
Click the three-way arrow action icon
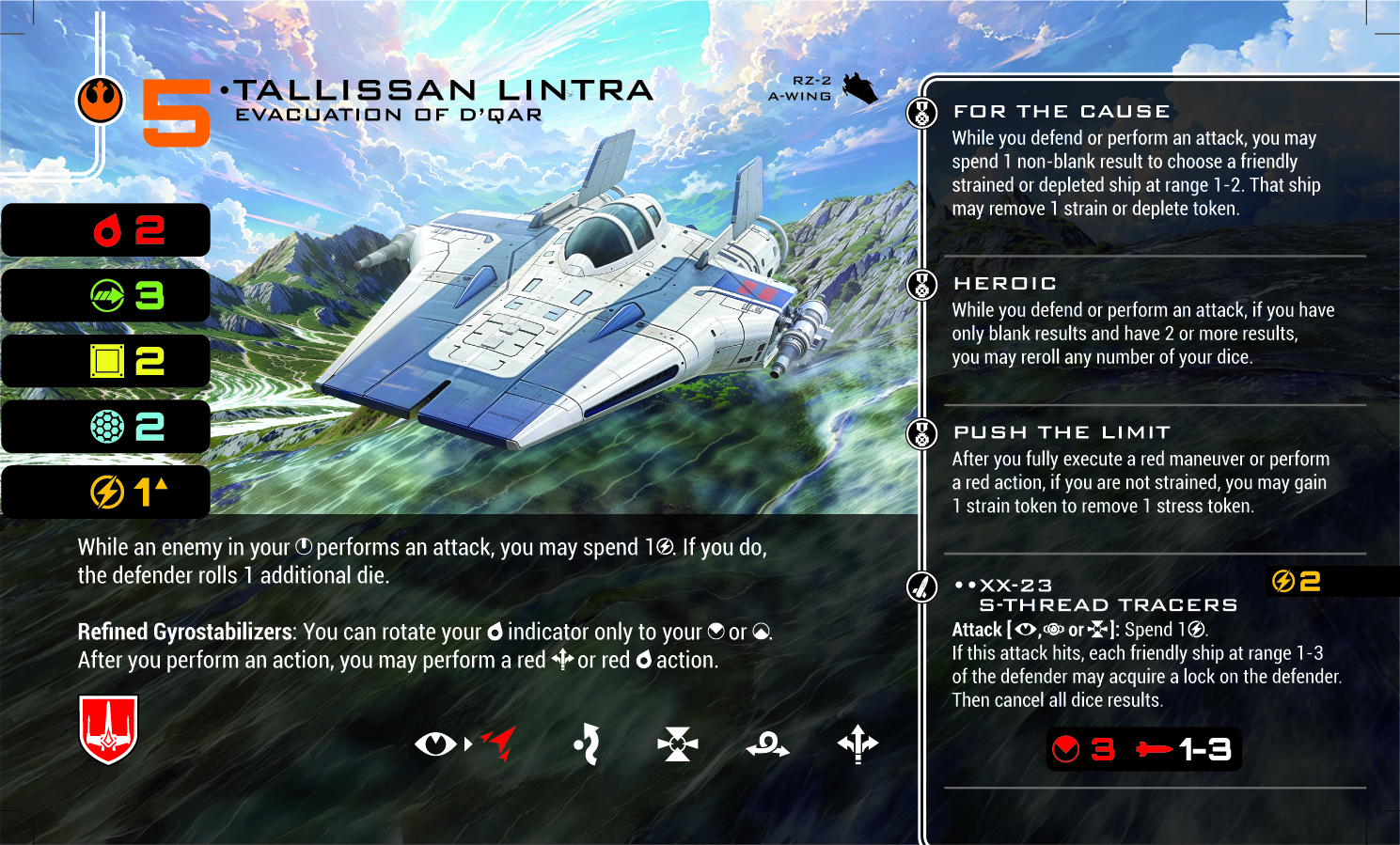pos(857,744)
